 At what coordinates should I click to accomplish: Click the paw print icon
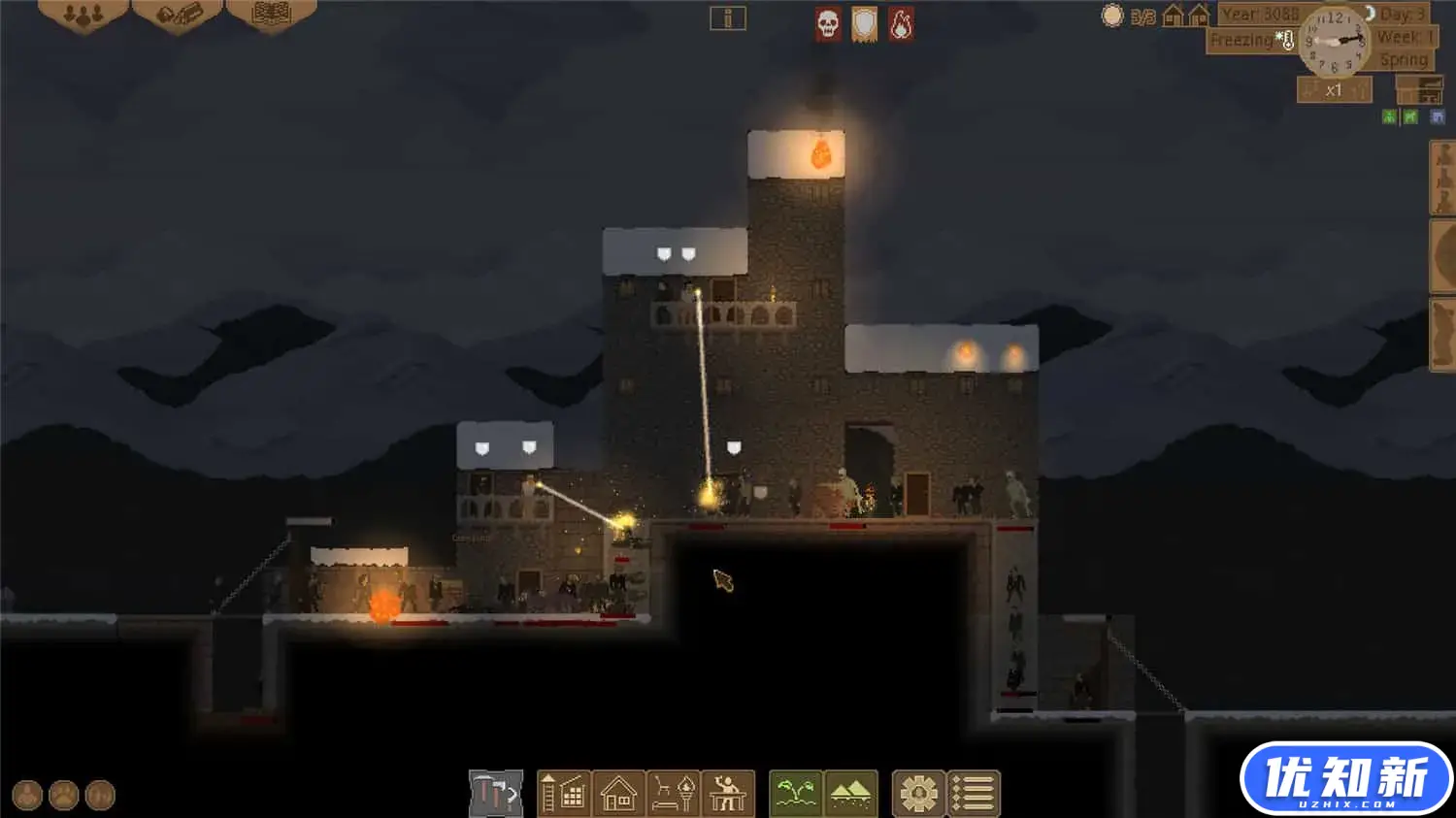[64, 796]
